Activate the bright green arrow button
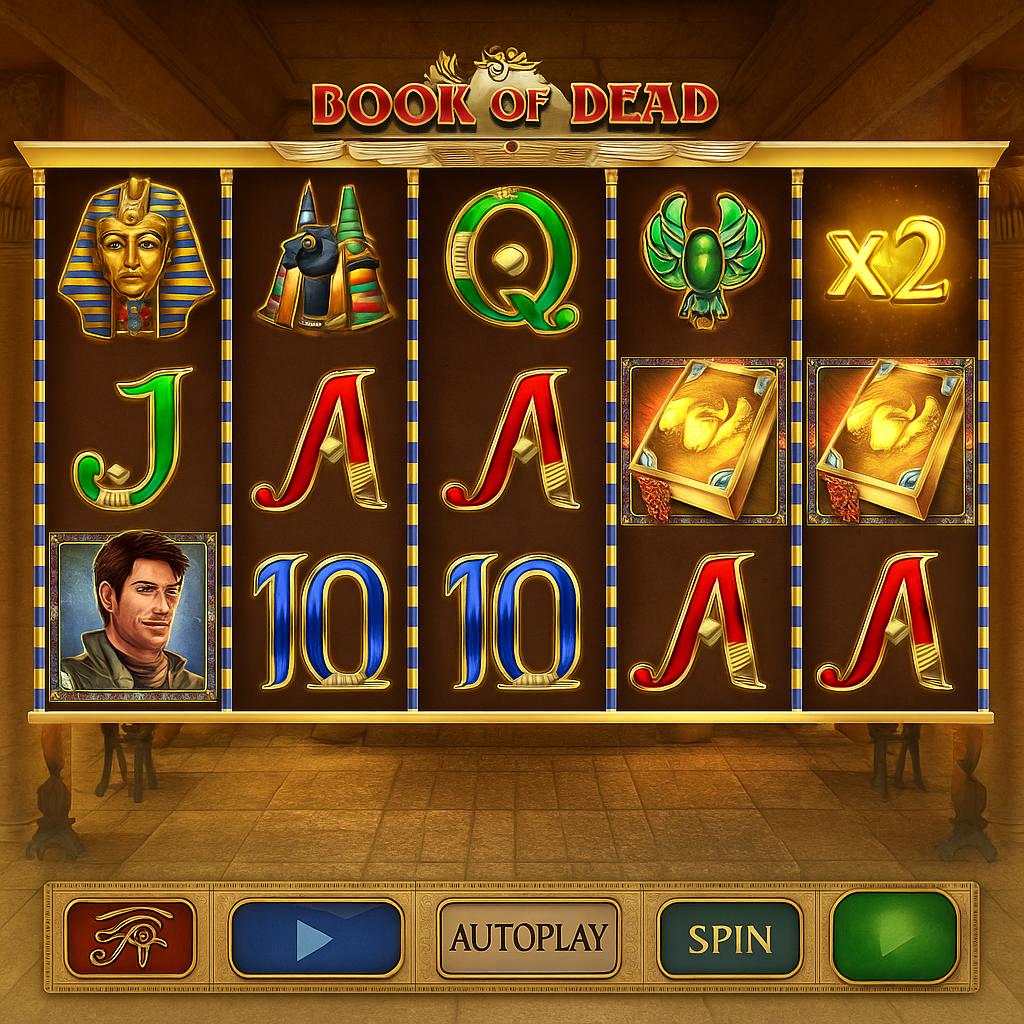The width and height of the screenshot is (1024, 1024). click(x=895, y=938)
